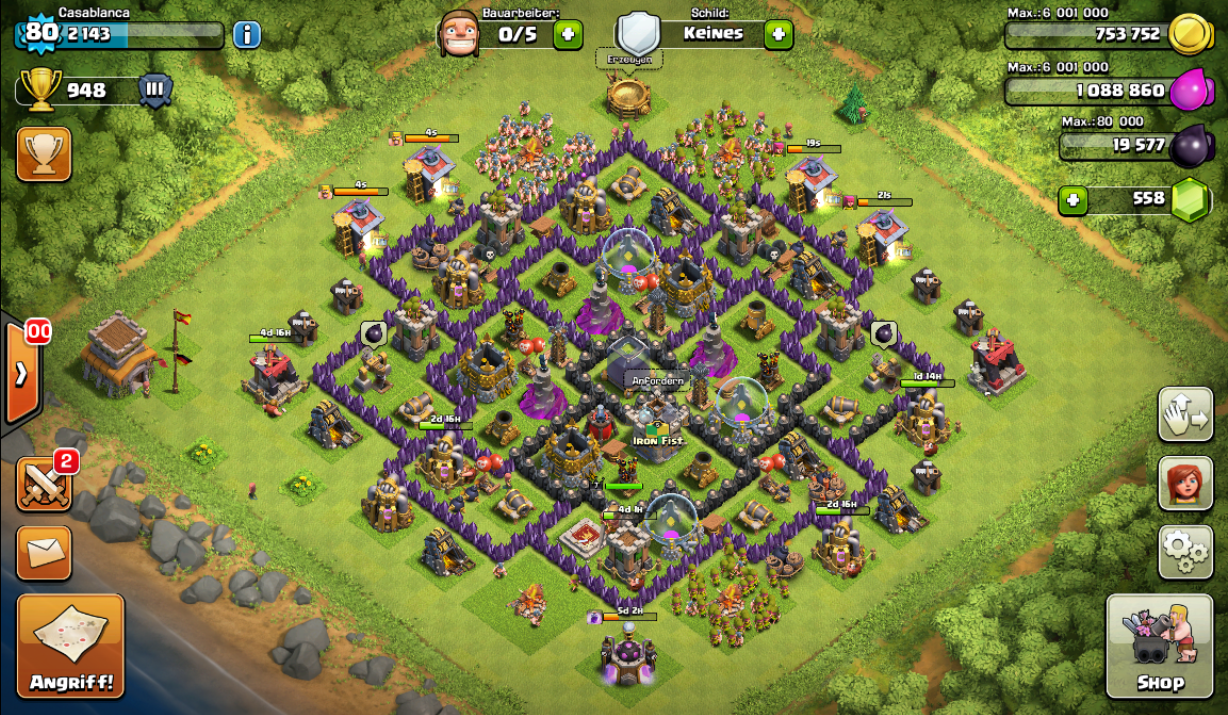Image resolution: width=1228 pixels, height=715 pixels.
Task: Open the clan war crossed swords button
Action: (x=44, y=484)
